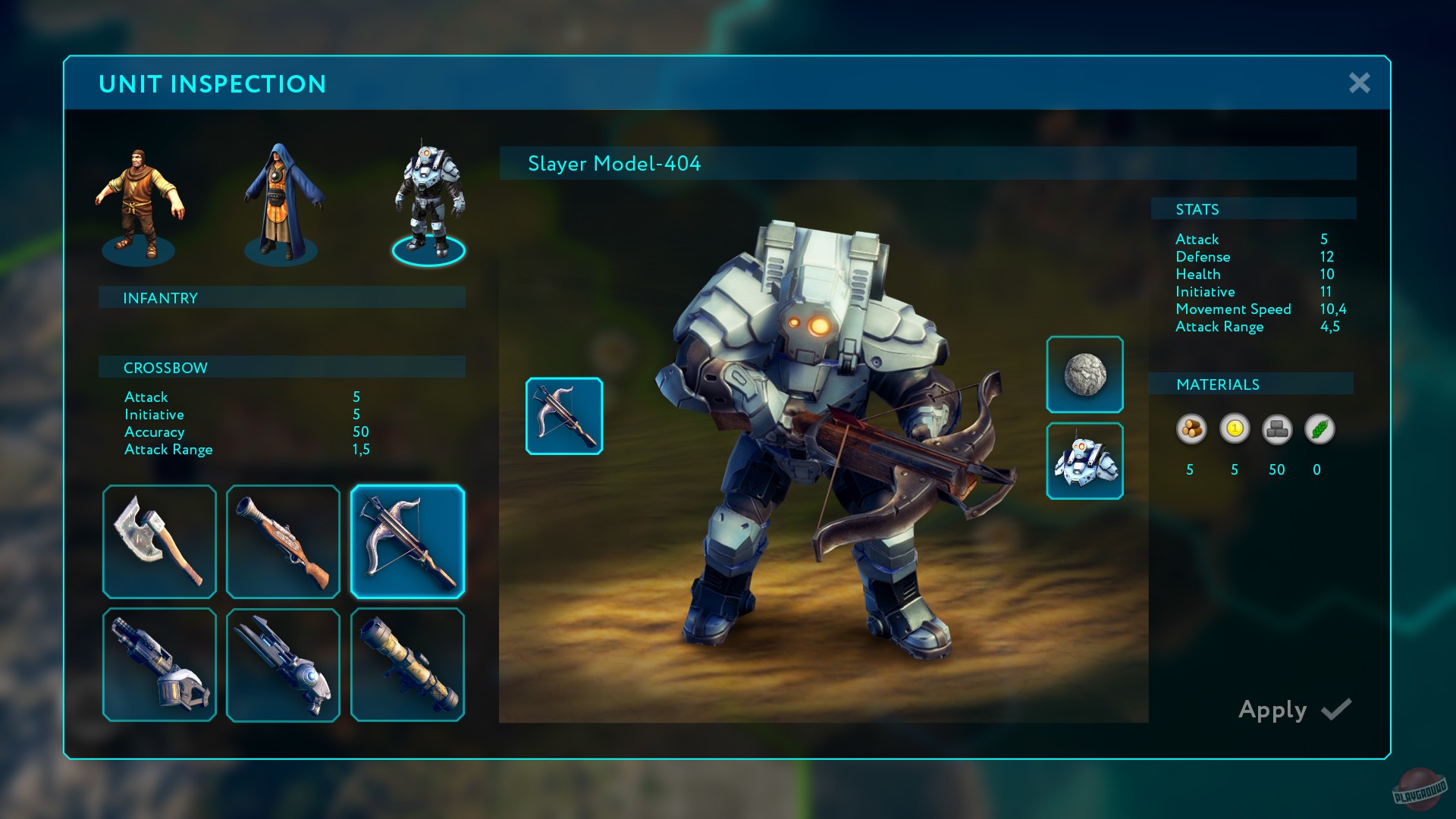
Task: Select the crossbow weapon slot
Action: [x=407, y=541]
